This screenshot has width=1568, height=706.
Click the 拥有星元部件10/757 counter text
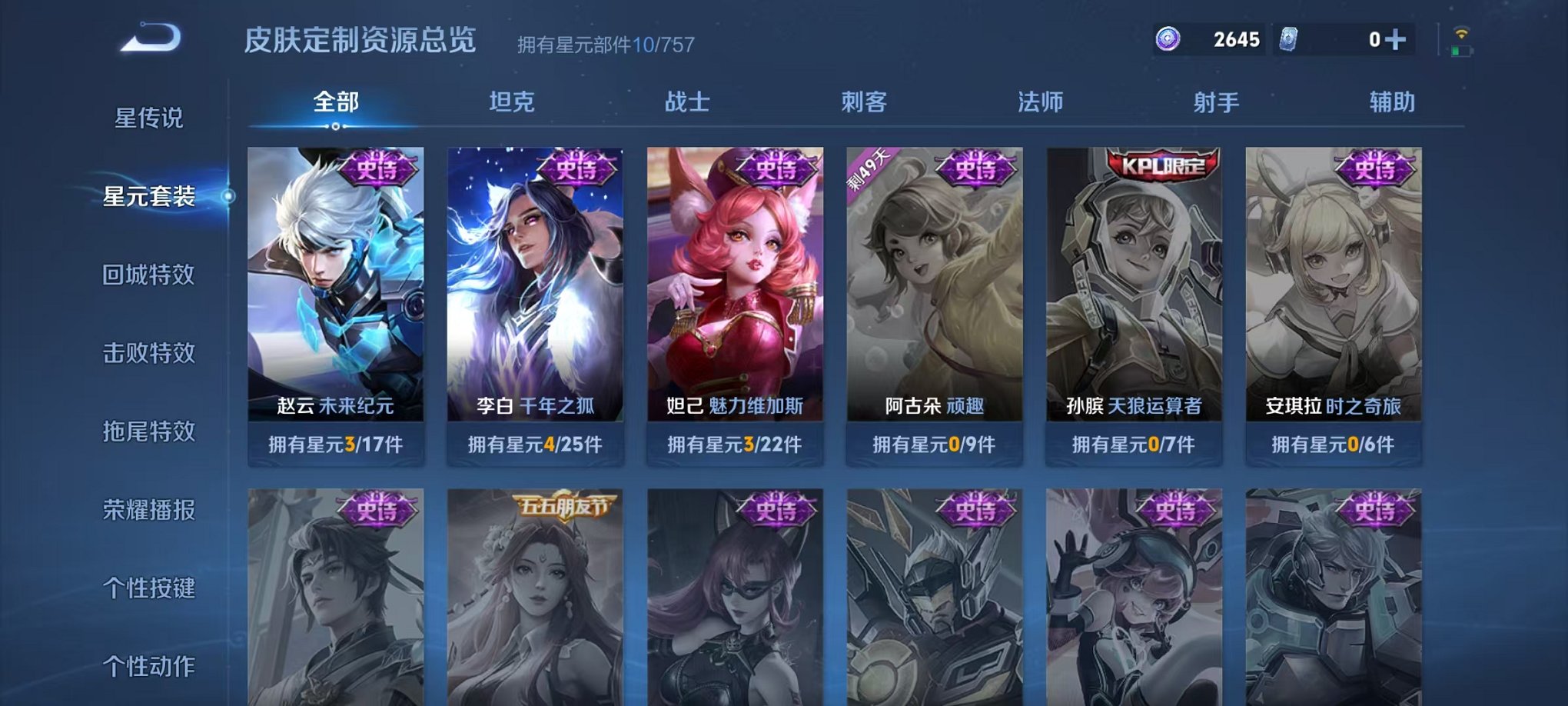point(603,43)
